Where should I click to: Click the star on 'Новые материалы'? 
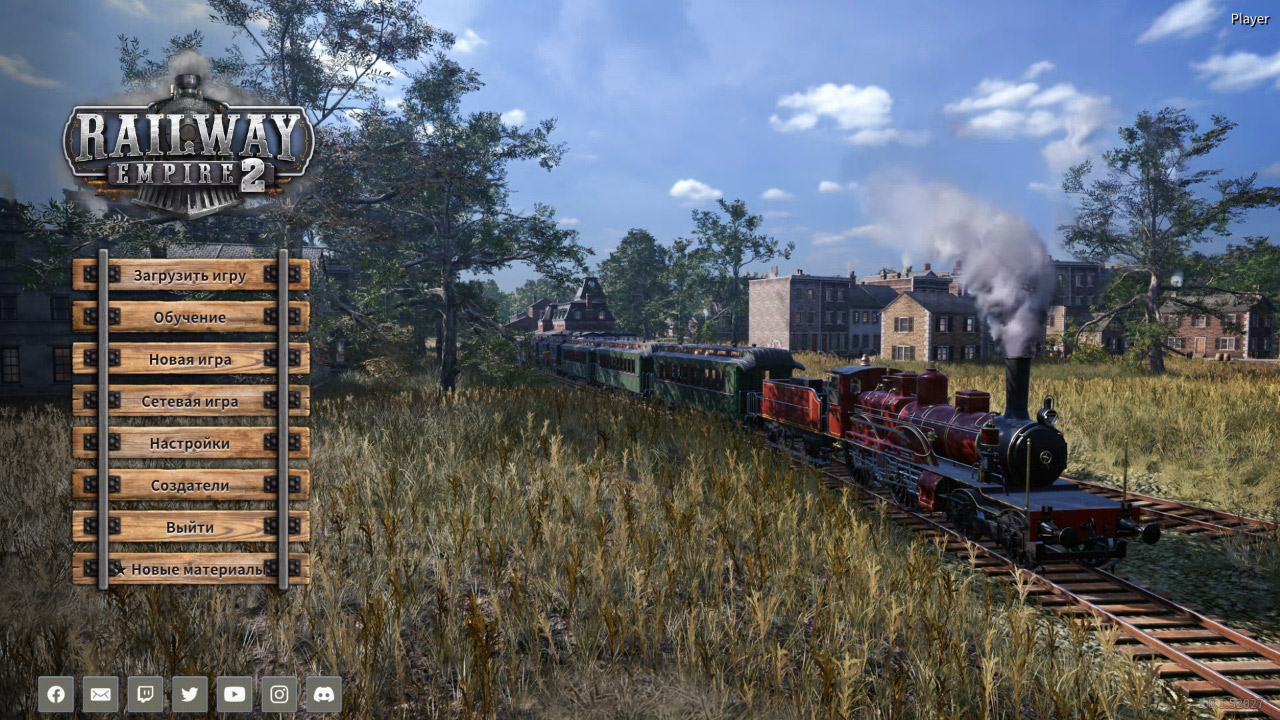pos(122,568)
